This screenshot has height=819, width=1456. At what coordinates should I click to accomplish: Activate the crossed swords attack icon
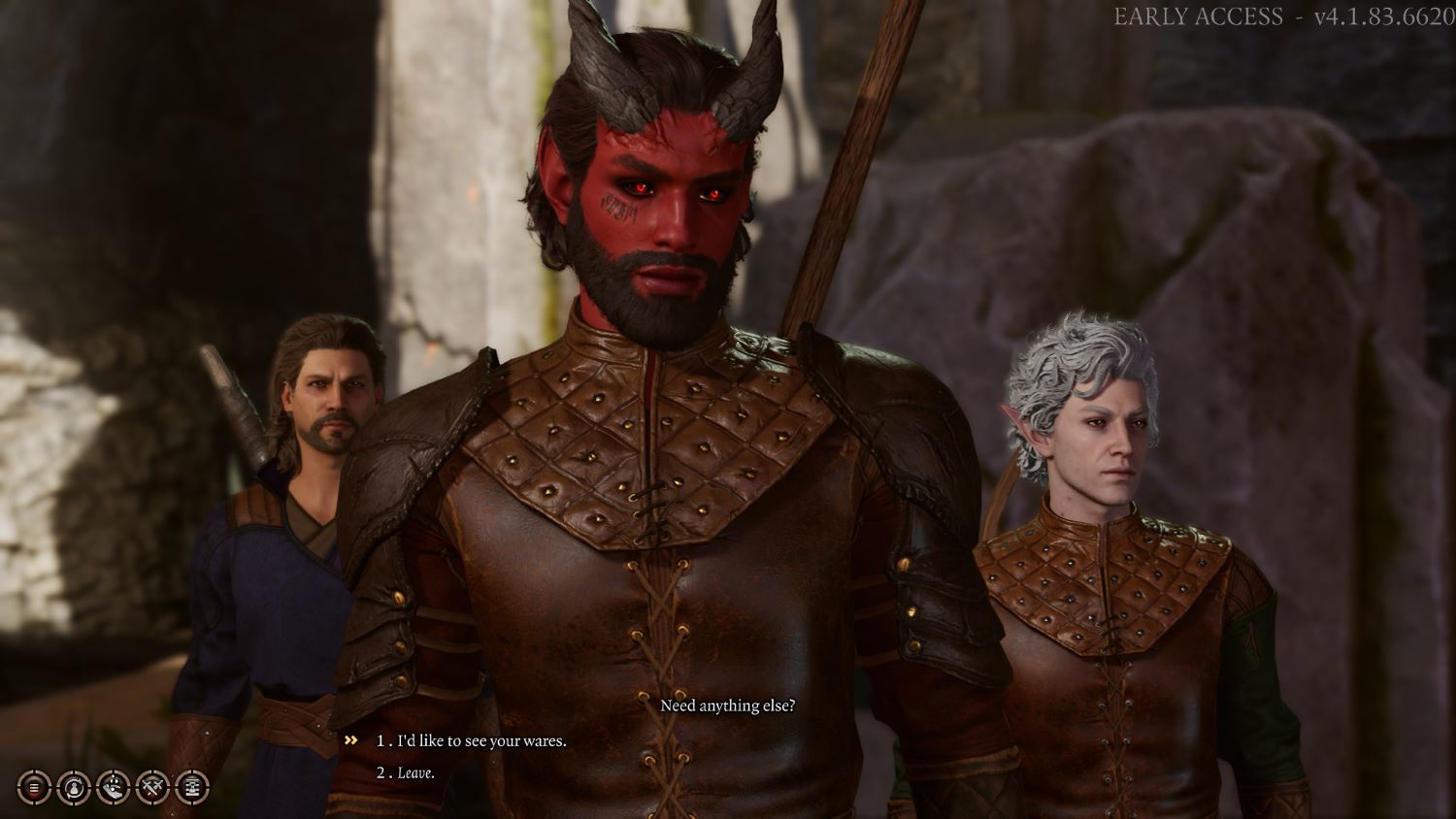153,786
